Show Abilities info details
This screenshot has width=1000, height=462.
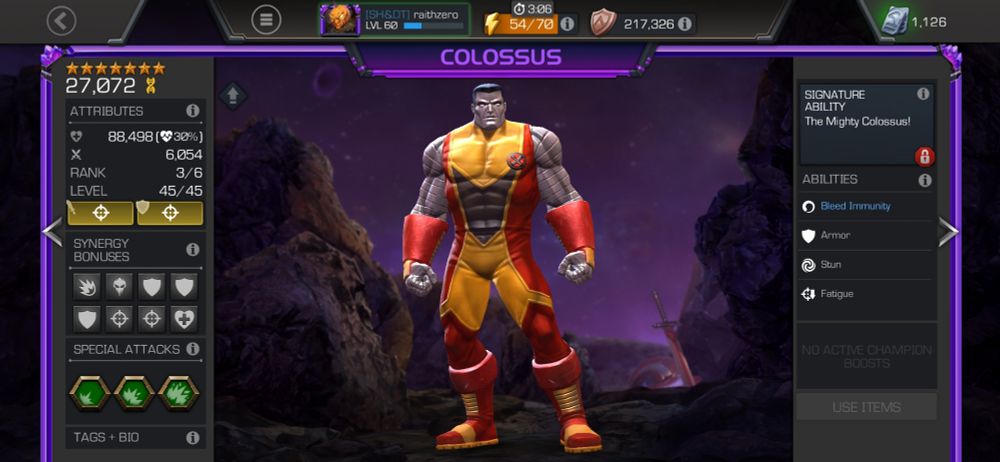tap(925, 180)
